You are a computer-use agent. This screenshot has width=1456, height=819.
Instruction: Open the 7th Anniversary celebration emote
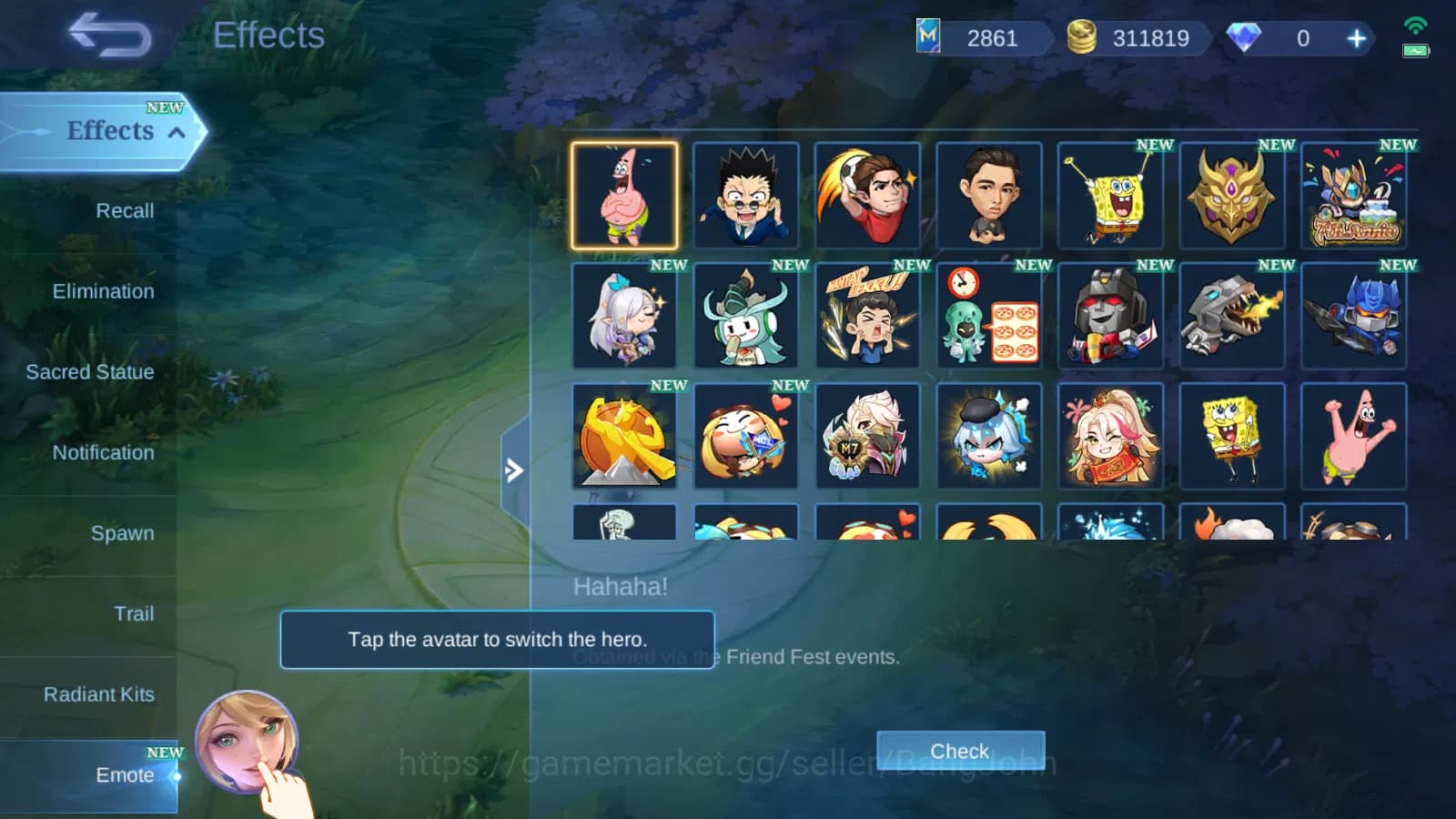pos(1354,196)
